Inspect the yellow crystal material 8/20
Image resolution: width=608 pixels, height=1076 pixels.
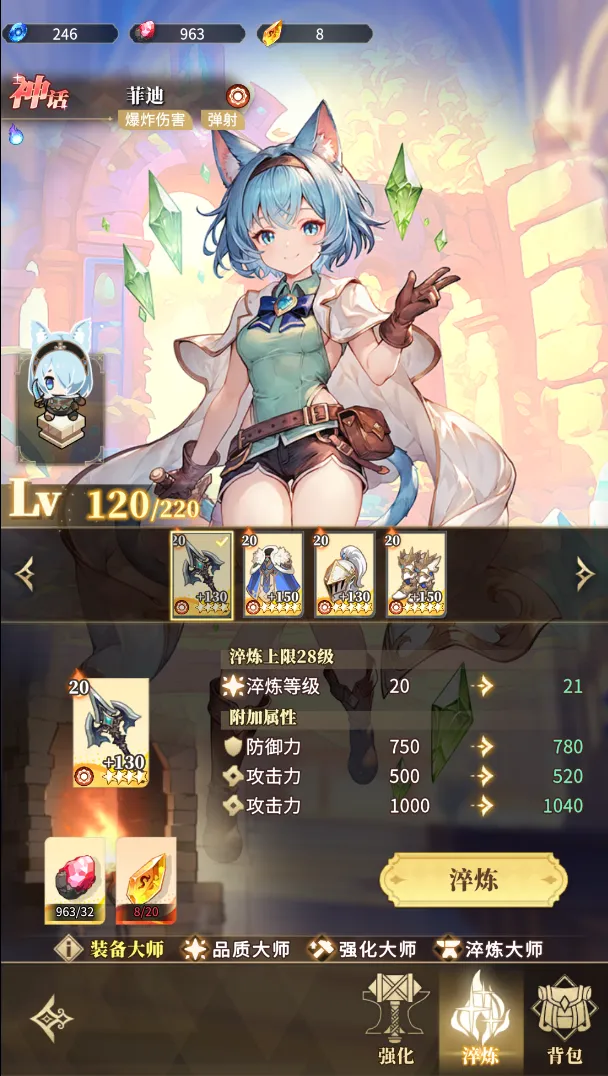(146, 879)
